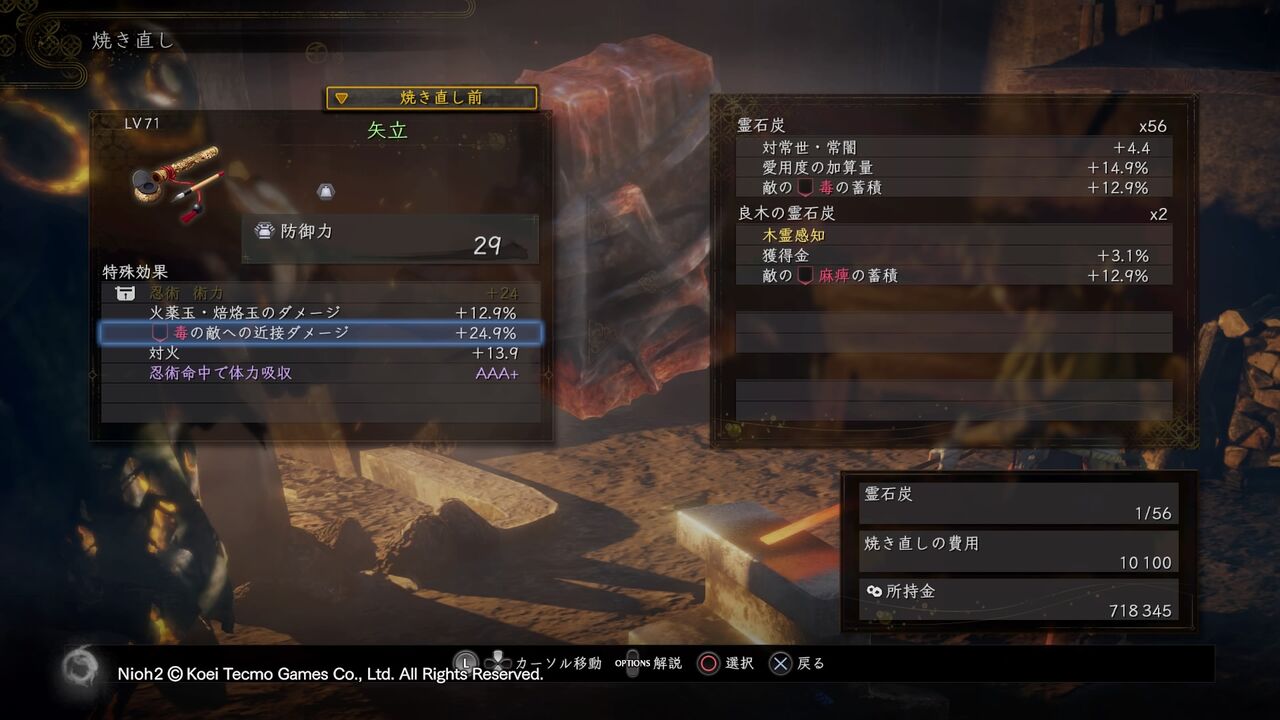This screenshot has width=1280, height=720.
Task: Click the coin chain icon beside 所持金
Action: click(x=875, y=590)
